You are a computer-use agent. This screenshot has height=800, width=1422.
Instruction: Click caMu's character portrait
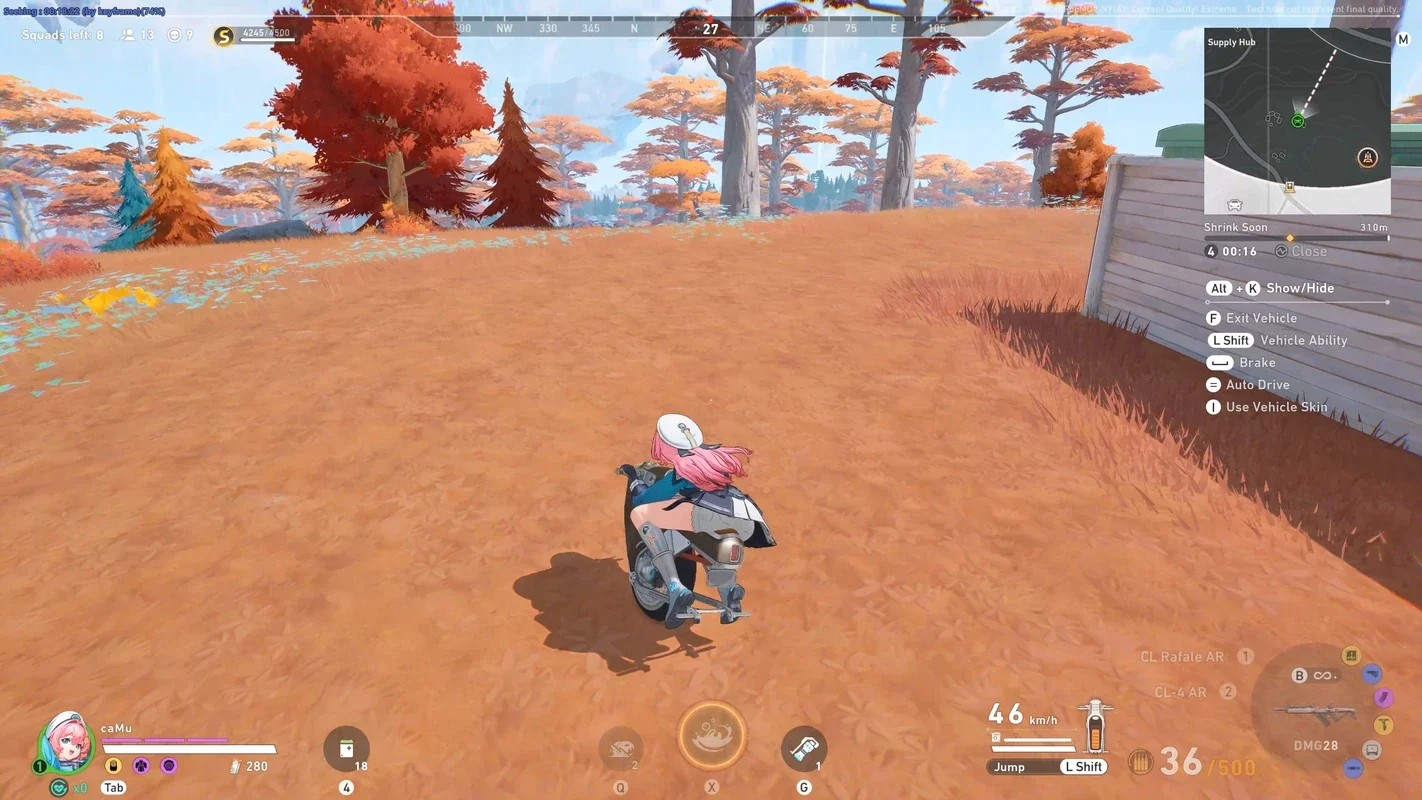coord(66,742)
